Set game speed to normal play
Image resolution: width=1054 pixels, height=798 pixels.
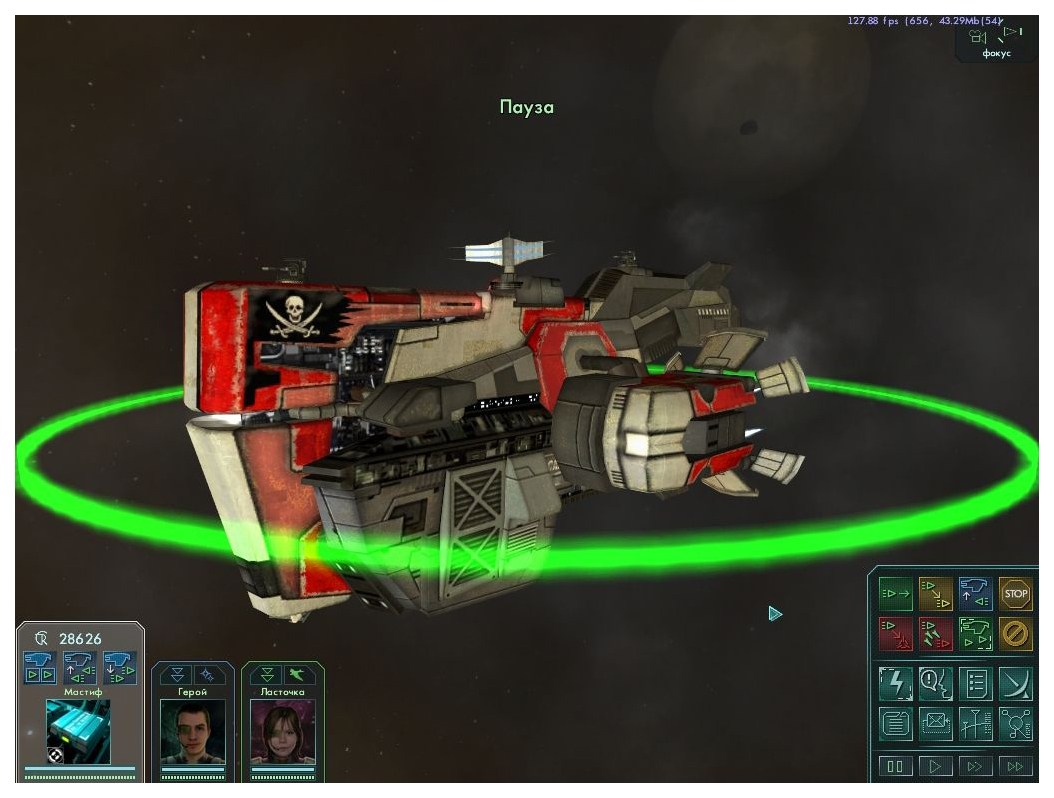pyautogui.click(x=935, y=767)
